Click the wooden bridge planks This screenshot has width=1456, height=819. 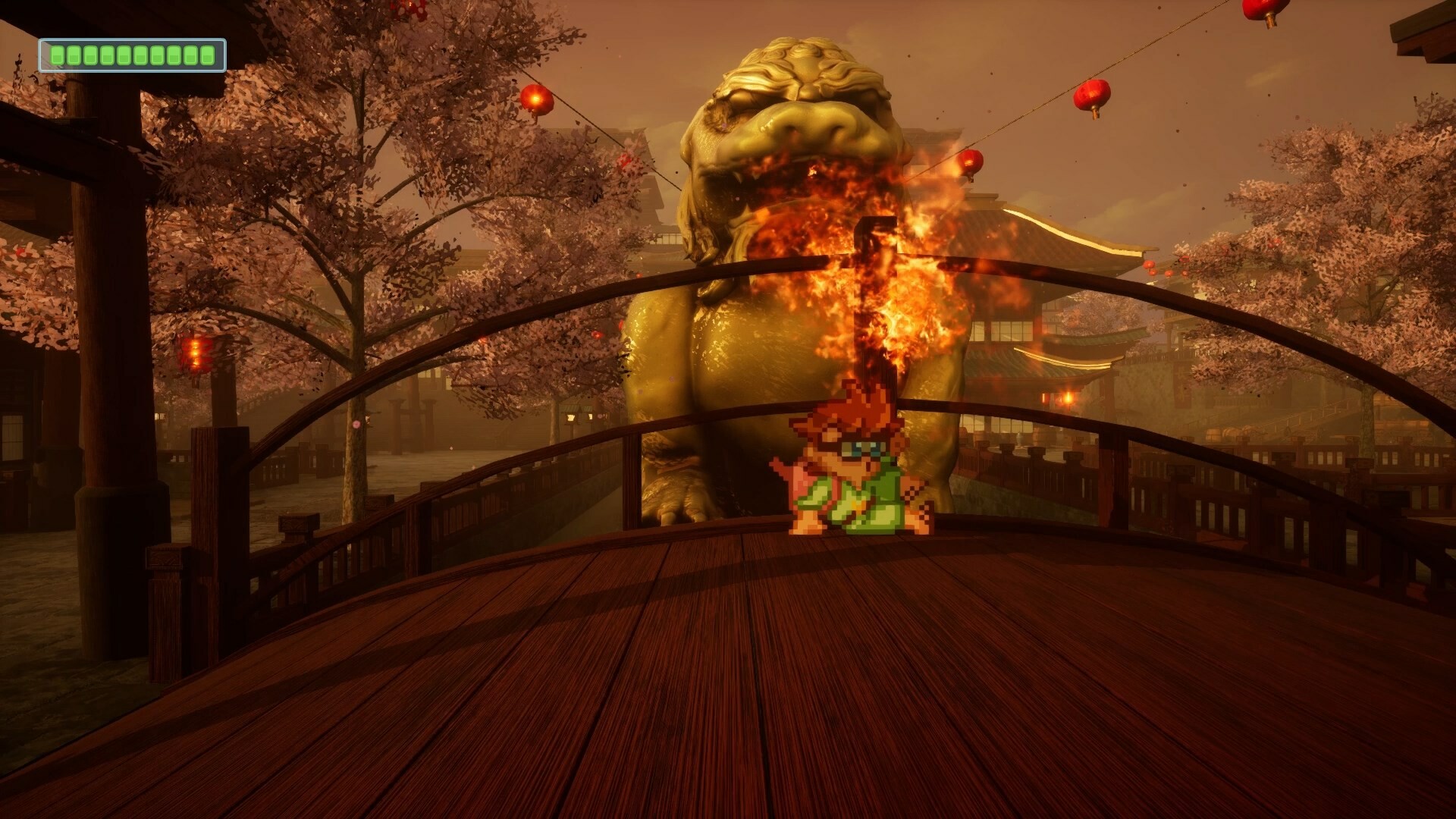(x=728, y=682)
